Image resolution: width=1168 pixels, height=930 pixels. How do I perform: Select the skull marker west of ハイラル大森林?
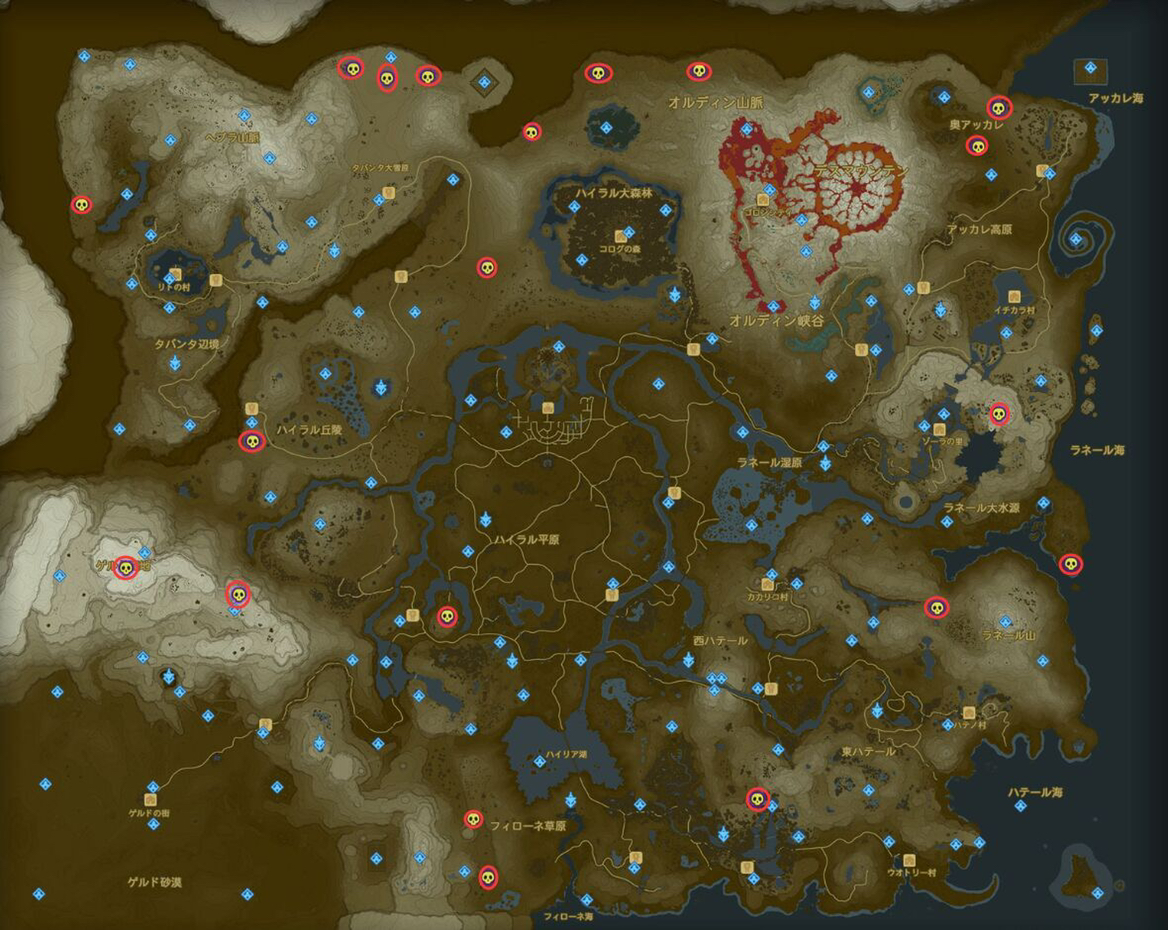tap(486, 267)
